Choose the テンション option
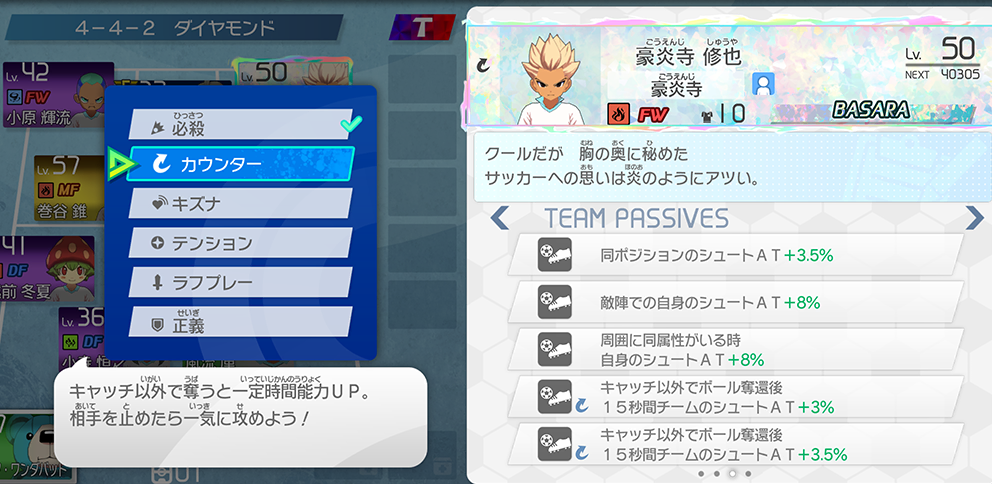 240,242
